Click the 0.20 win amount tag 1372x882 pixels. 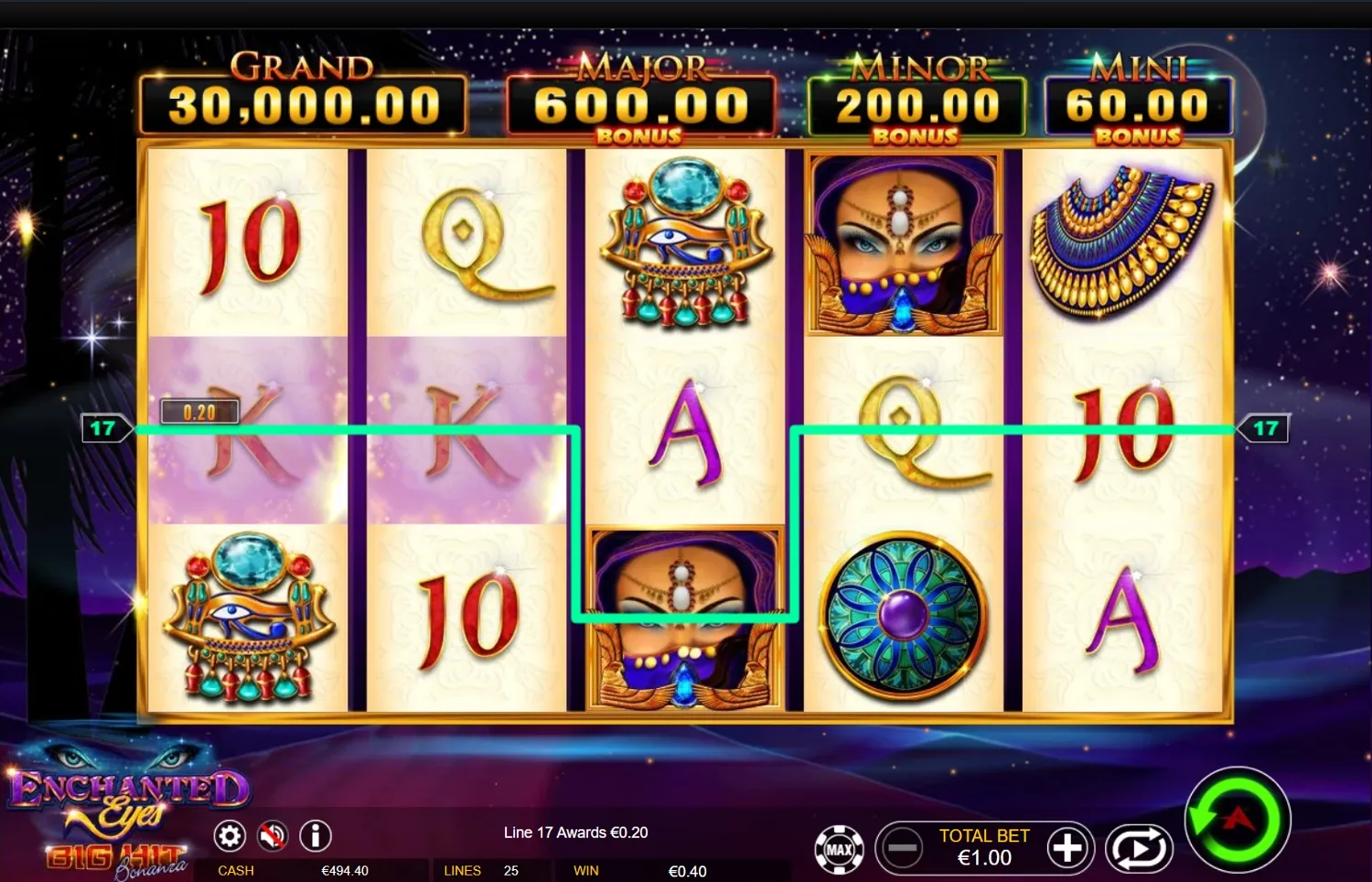[x=200, y=411]
